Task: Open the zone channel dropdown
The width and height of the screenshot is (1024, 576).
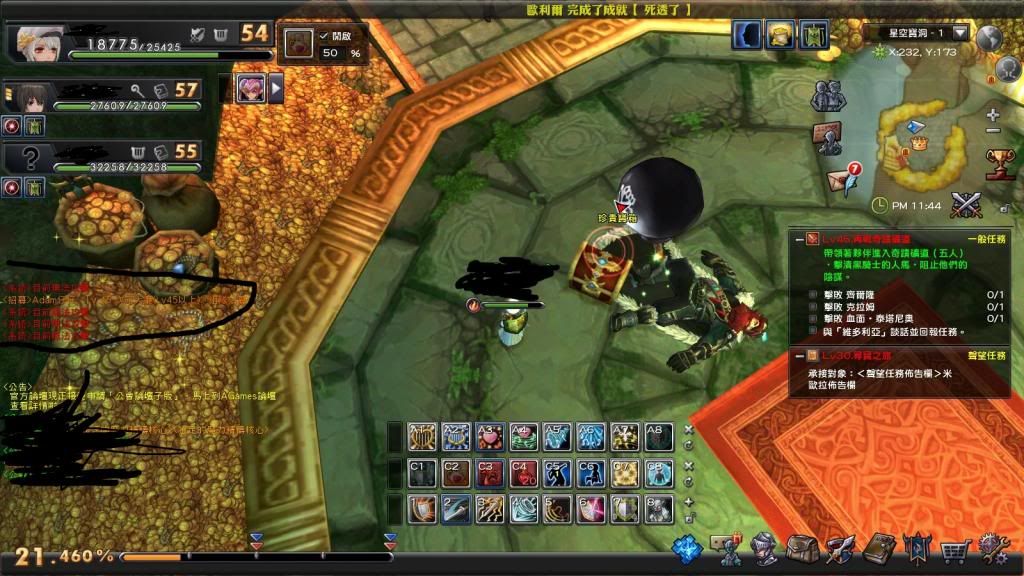Action: 960,32
